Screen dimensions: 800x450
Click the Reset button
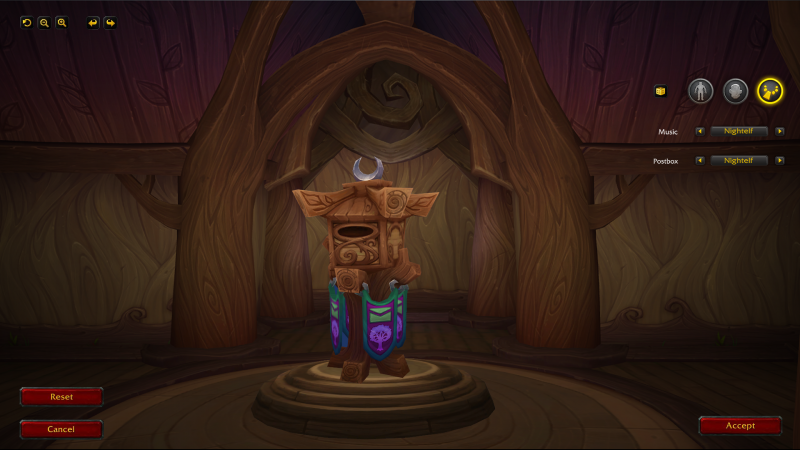(x=61, y=397)
